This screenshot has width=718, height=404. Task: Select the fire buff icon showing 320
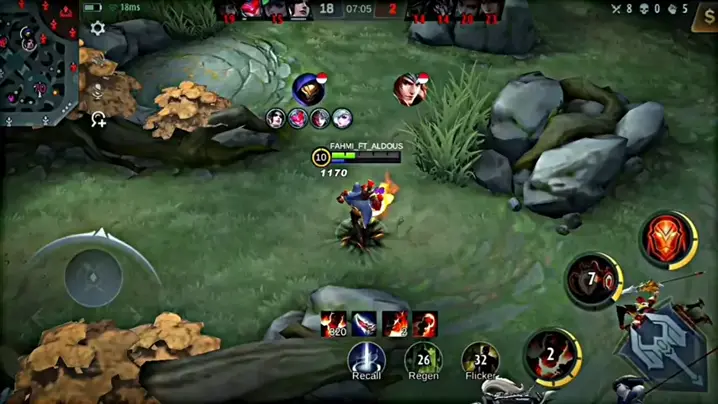click(x=334, y=323)
